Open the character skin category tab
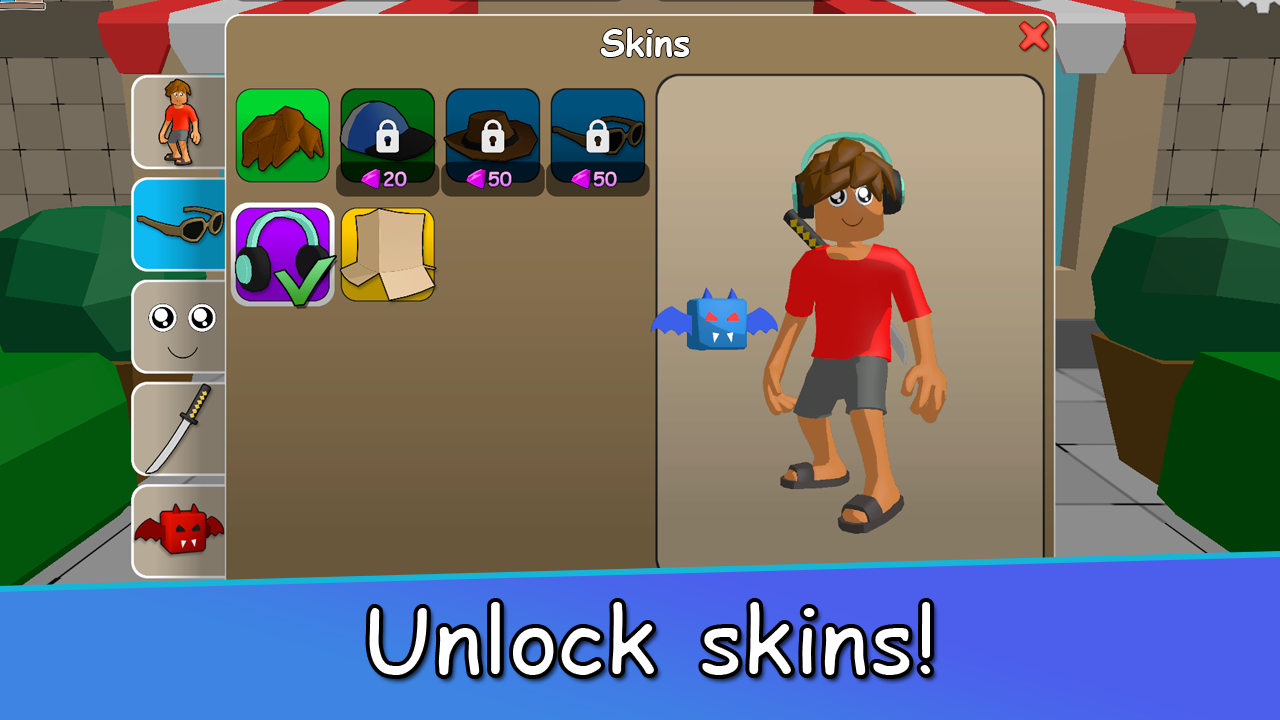1280x720 pixels. (178, 122)
